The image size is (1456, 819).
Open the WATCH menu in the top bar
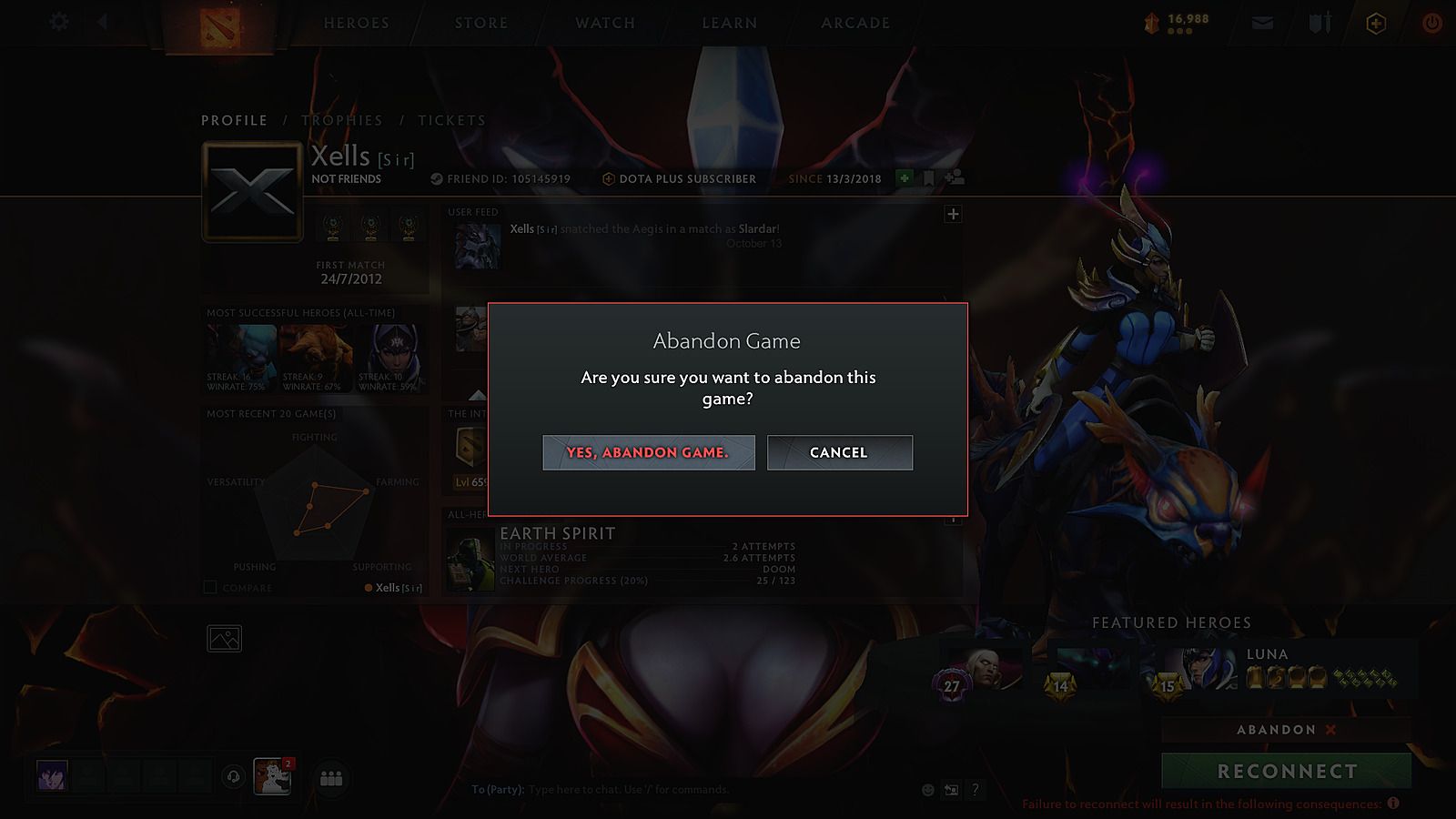tap(603, 23)
